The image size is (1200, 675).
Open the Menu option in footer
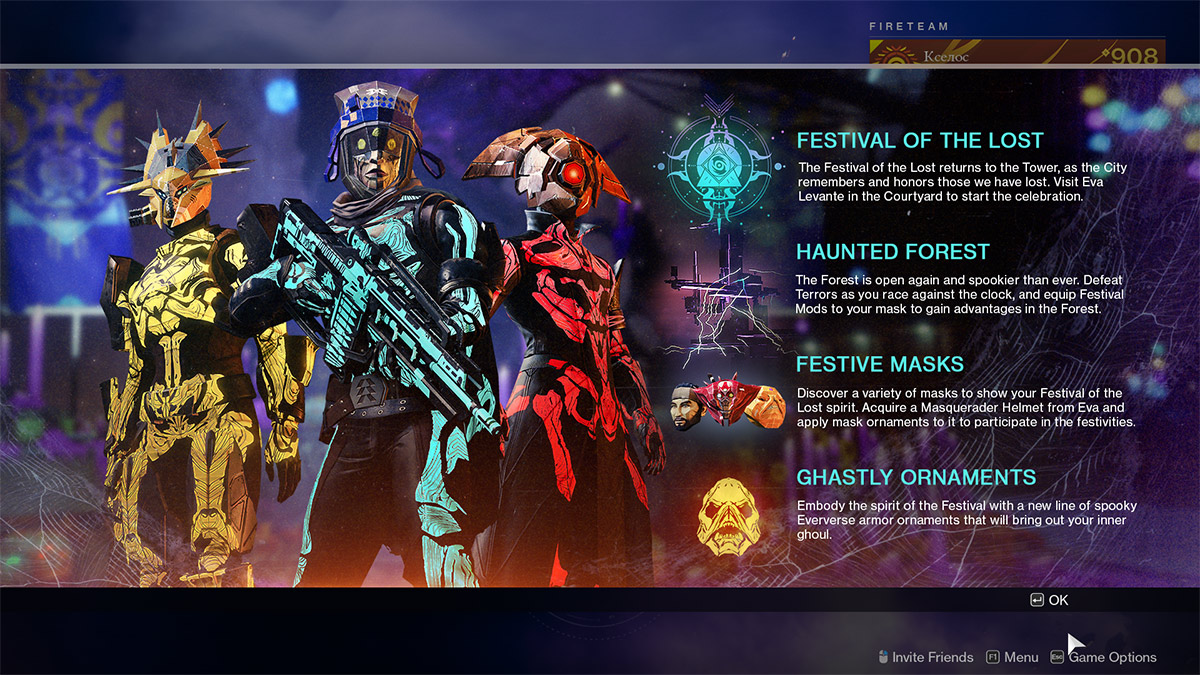tap(1012, 657)
